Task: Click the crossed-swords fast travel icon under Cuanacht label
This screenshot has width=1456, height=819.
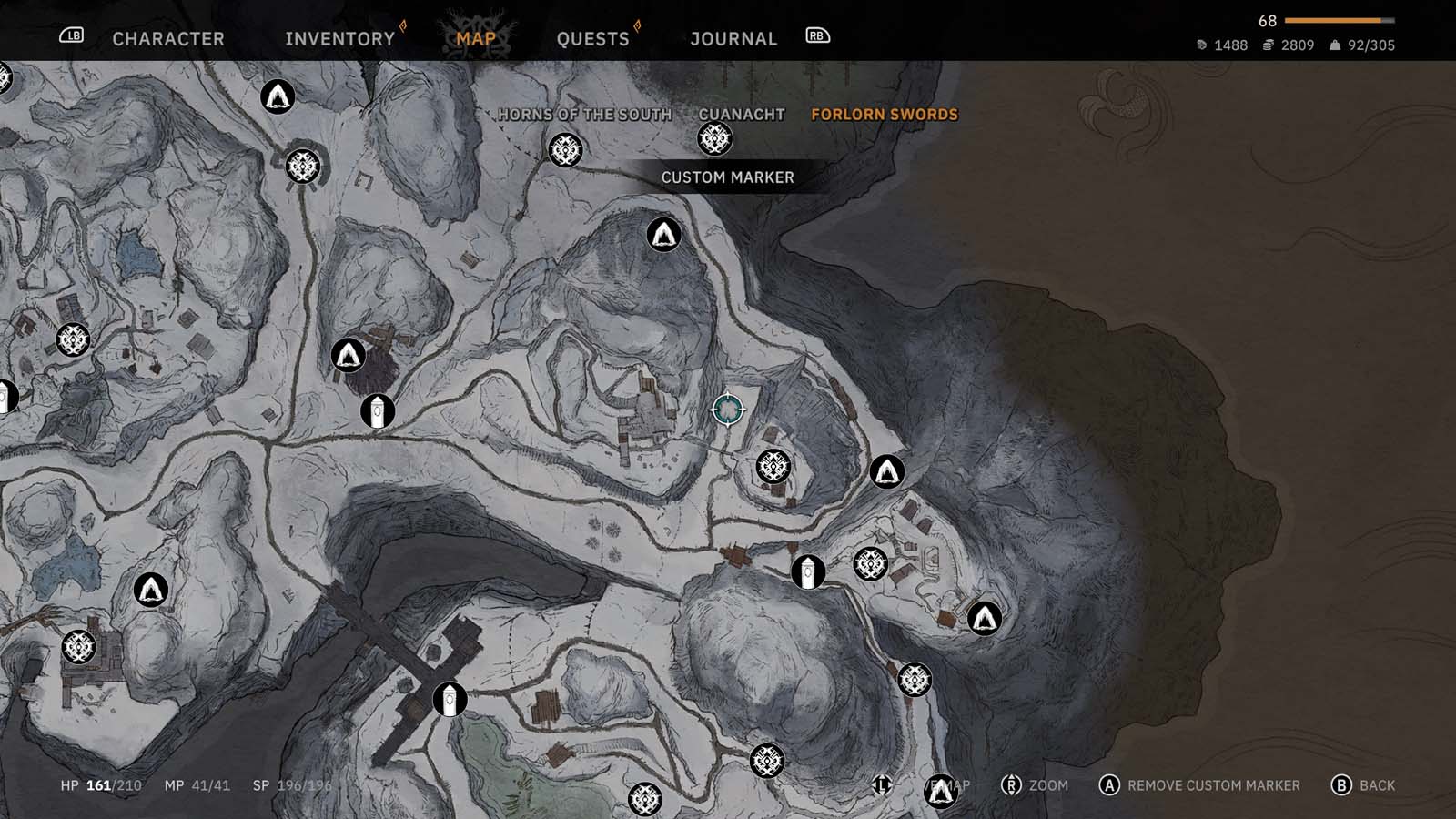Action: tap(718, 139)
